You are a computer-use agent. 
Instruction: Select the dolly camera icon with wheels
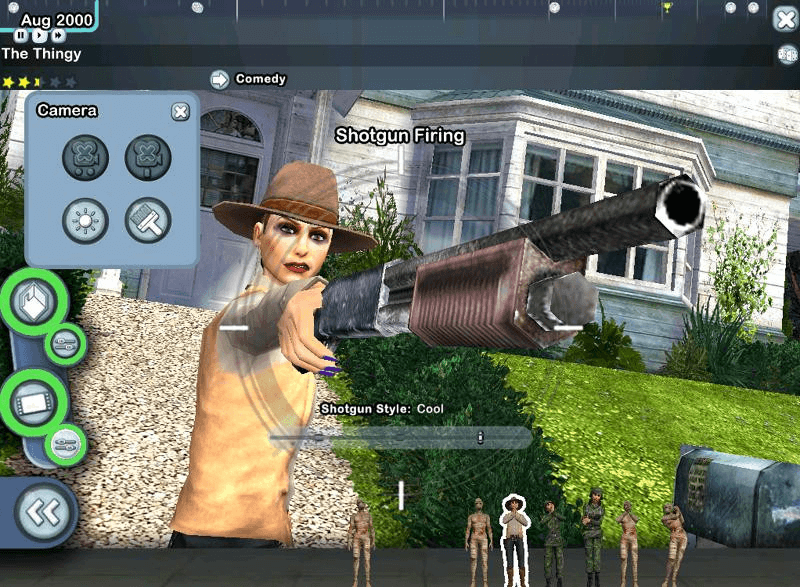coord(85,158)
